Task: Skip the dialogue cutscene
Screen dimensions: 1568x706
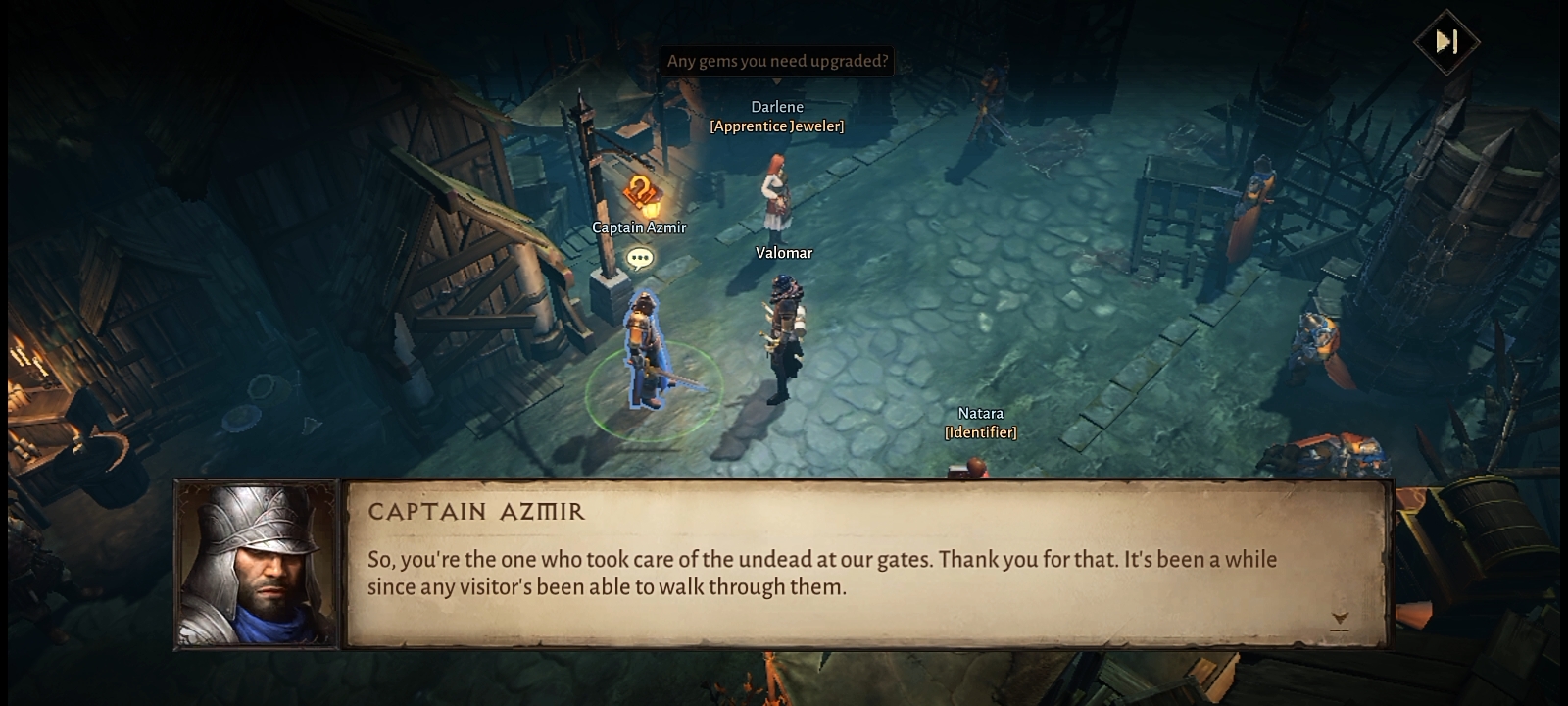Action: point(1446,41)
